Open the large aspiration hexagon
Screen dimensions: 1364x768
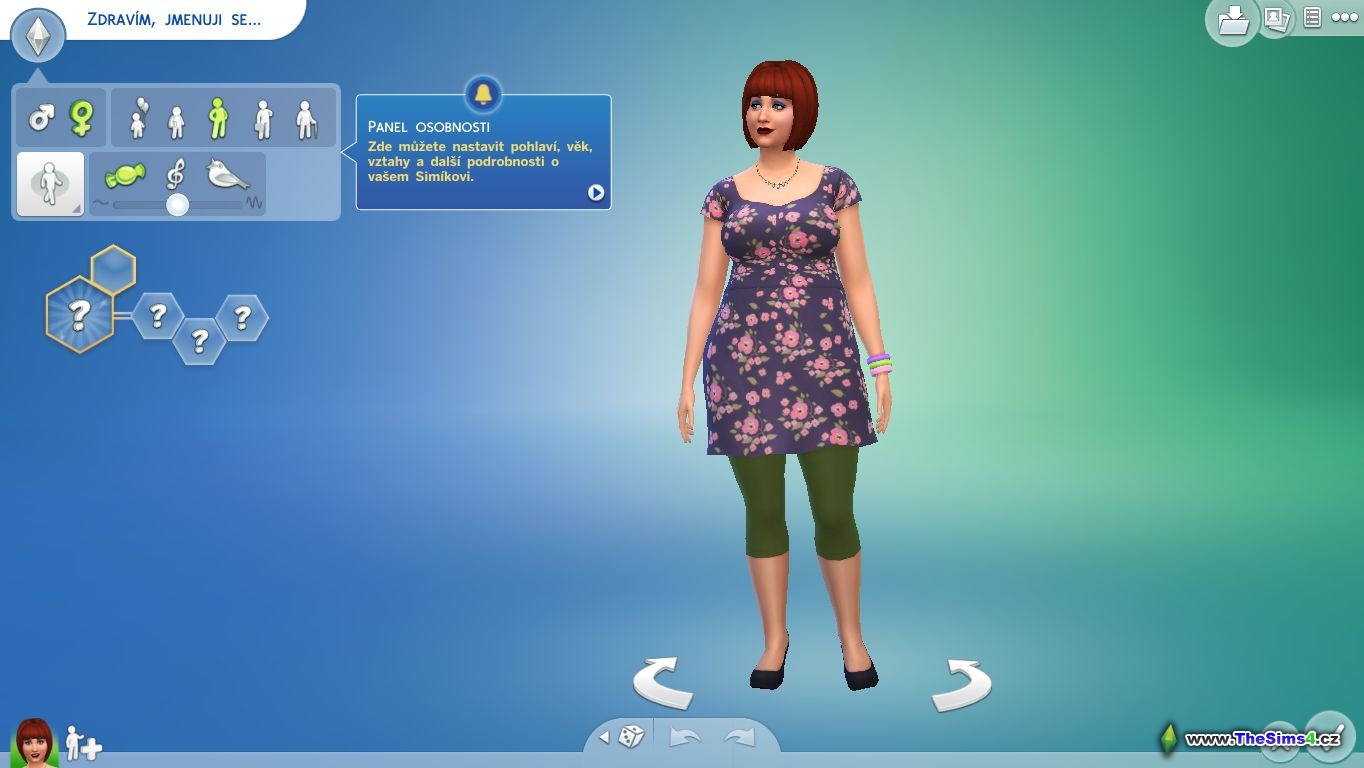pyautogui.click(x=79, y=315)
